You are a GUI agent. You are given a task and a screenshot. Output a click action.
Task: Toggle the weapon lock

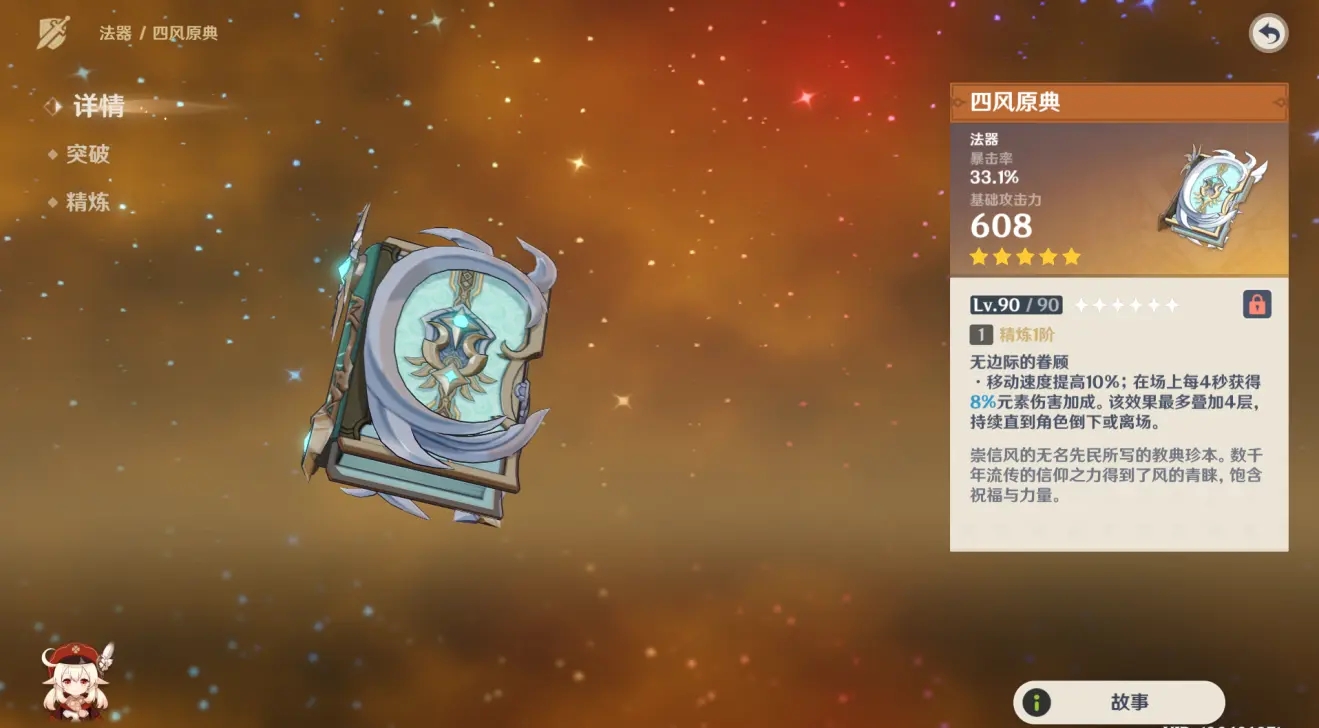(1258, 305)
